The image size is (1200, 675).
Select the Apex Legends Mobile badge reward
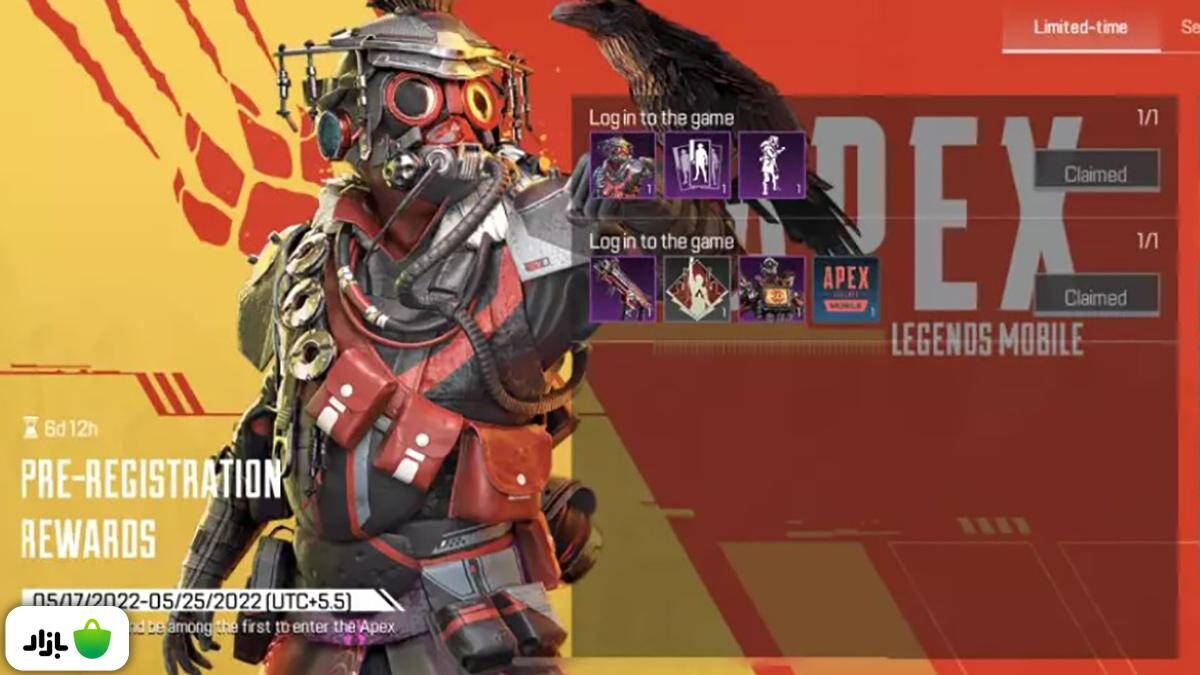(x=846, y=289)
